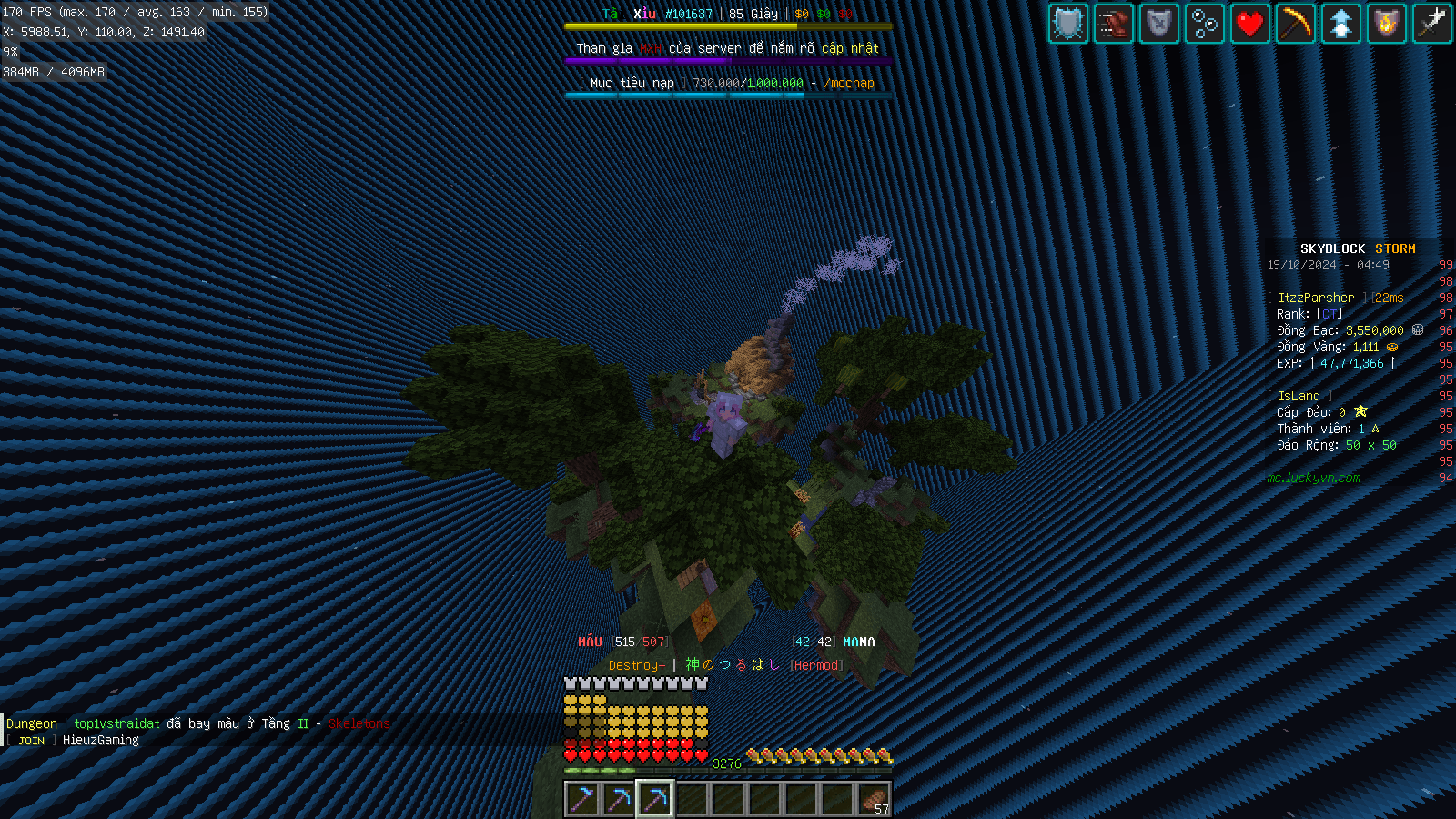Click the pickaxe buff icon
Screen dimensions: 1456x819
tap(1295, 25)
